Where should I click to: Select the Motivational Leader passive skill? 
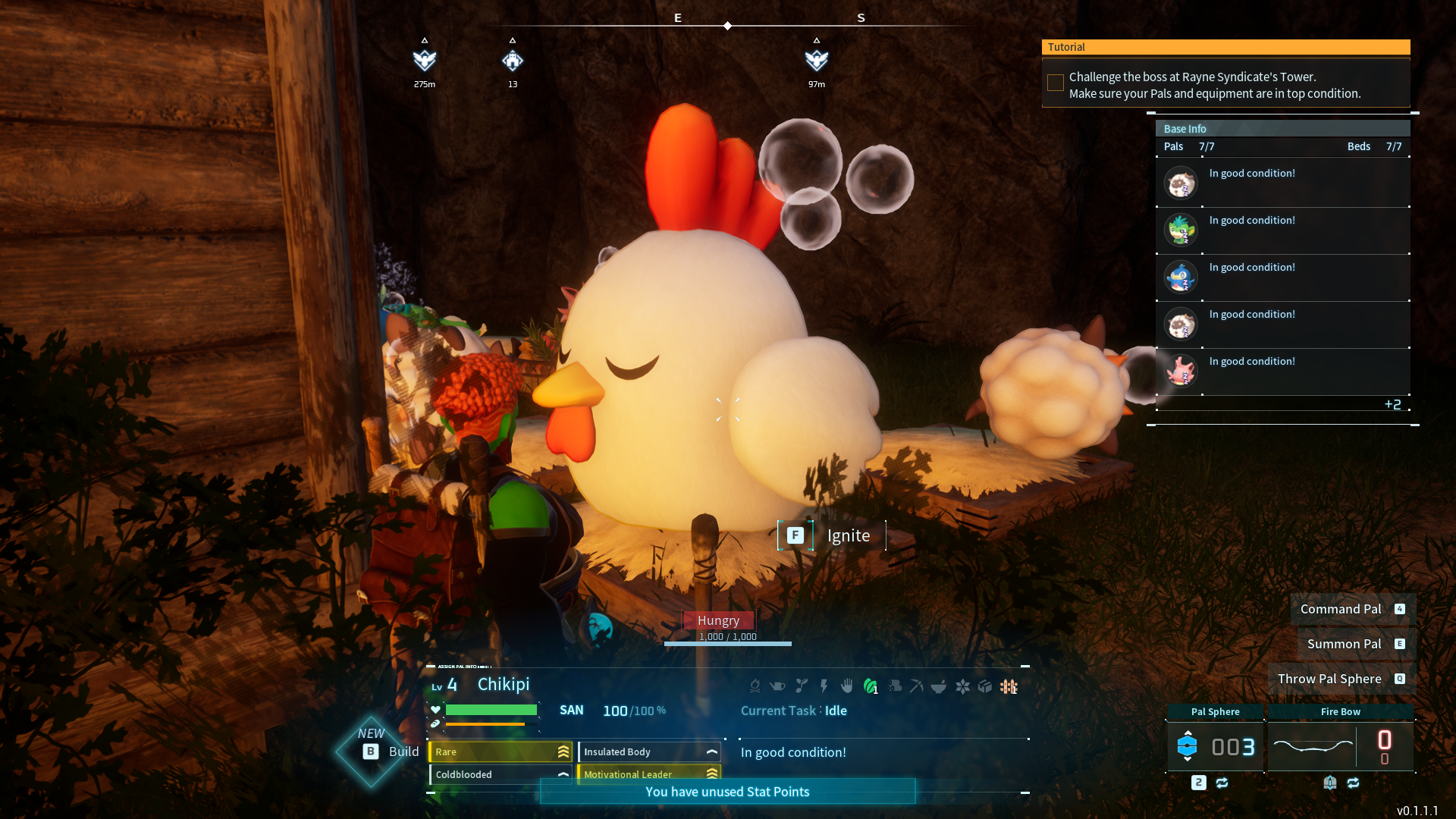[x=649, y=773]
